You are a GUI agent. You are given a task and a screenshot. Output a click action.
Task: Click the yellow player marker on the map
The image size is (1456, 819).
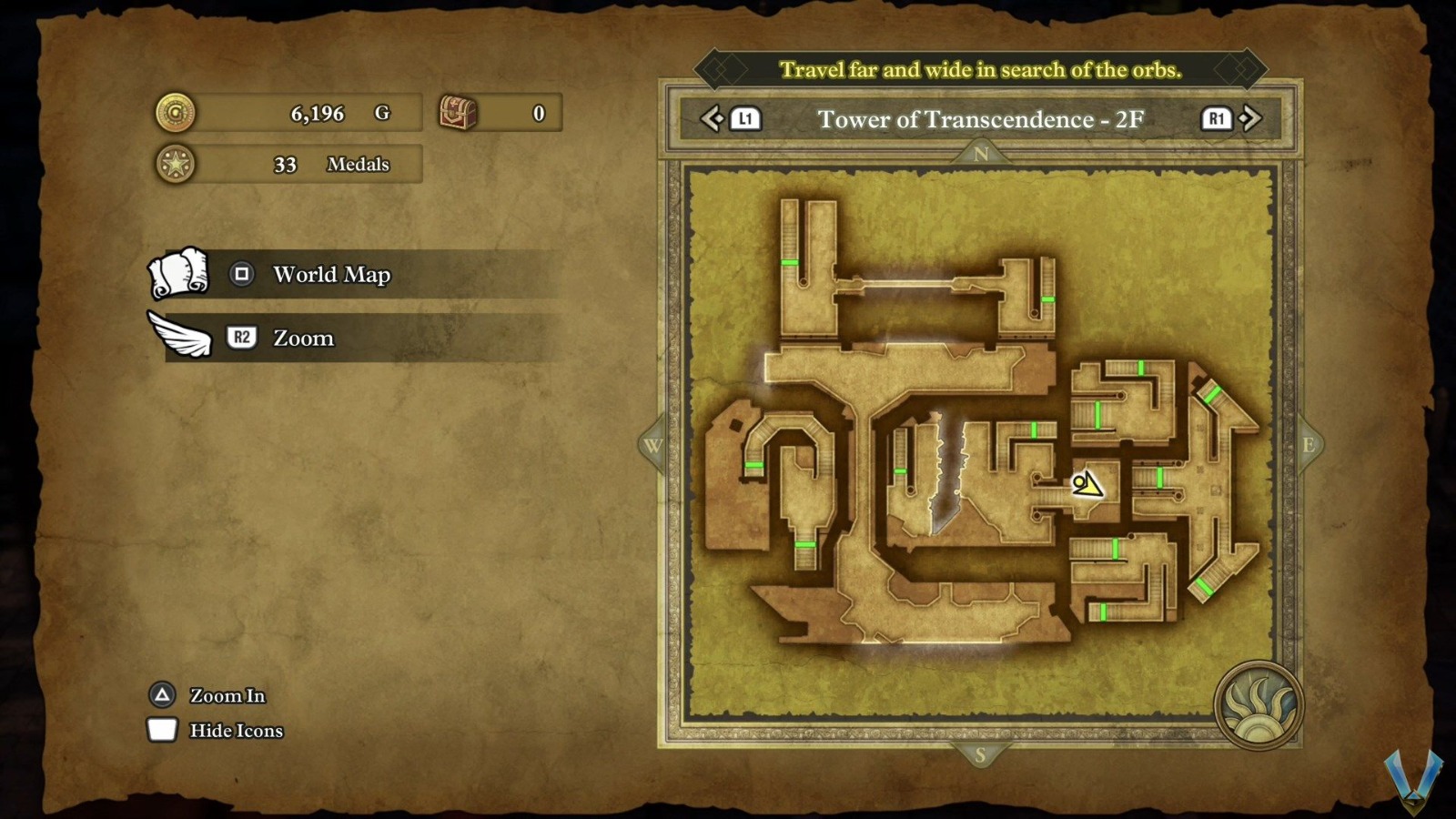[1086, 483]
